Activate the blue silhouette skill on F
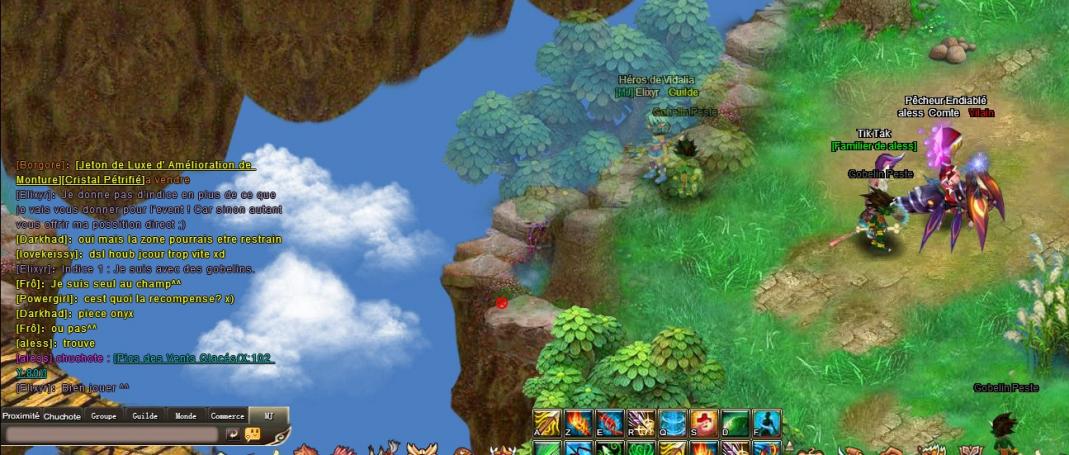The image size is (1069, 455). [766, 422]
